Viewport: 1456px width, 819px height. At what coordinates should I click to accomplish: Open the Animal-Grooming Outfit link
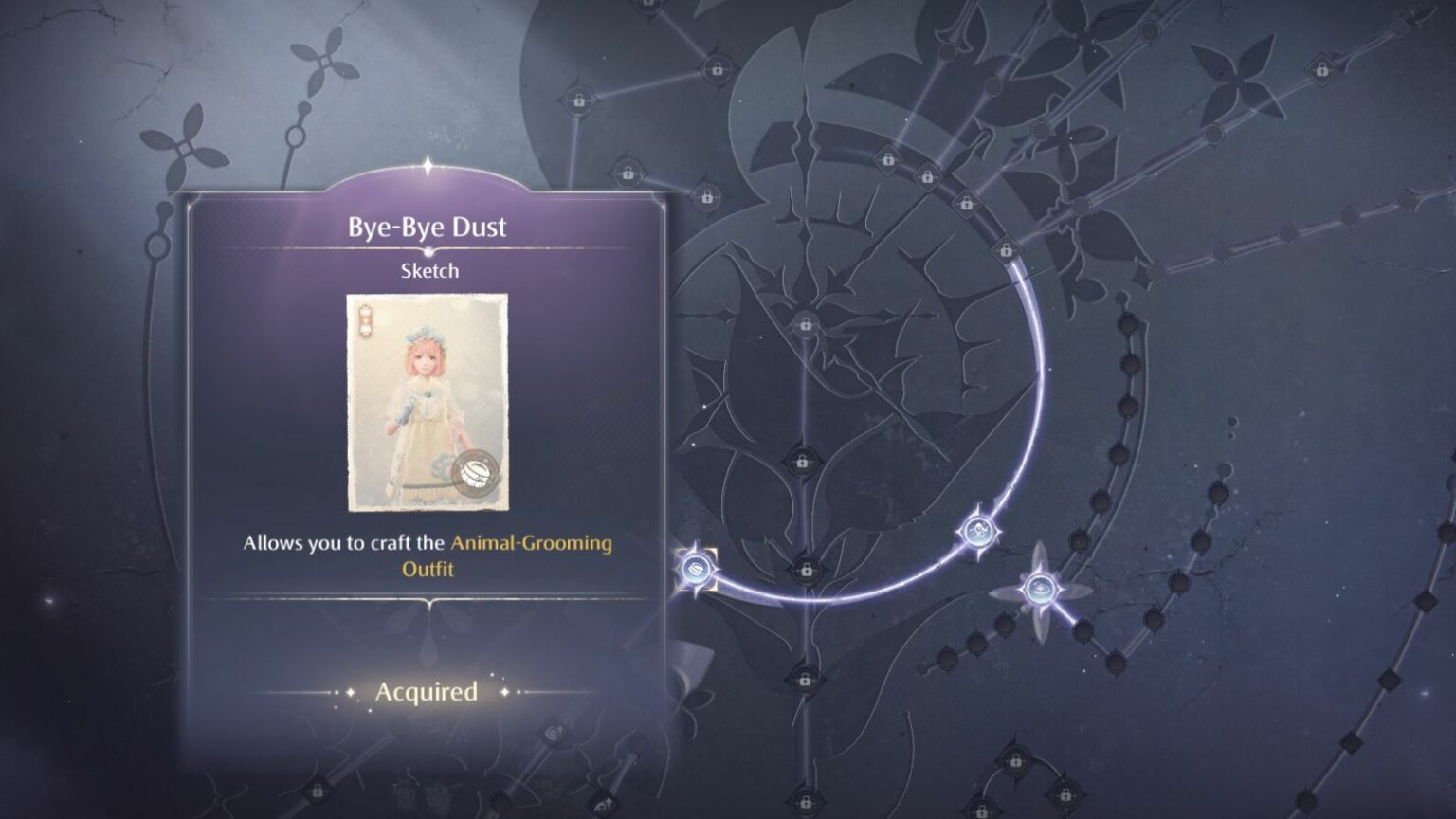tap(535, 543)
